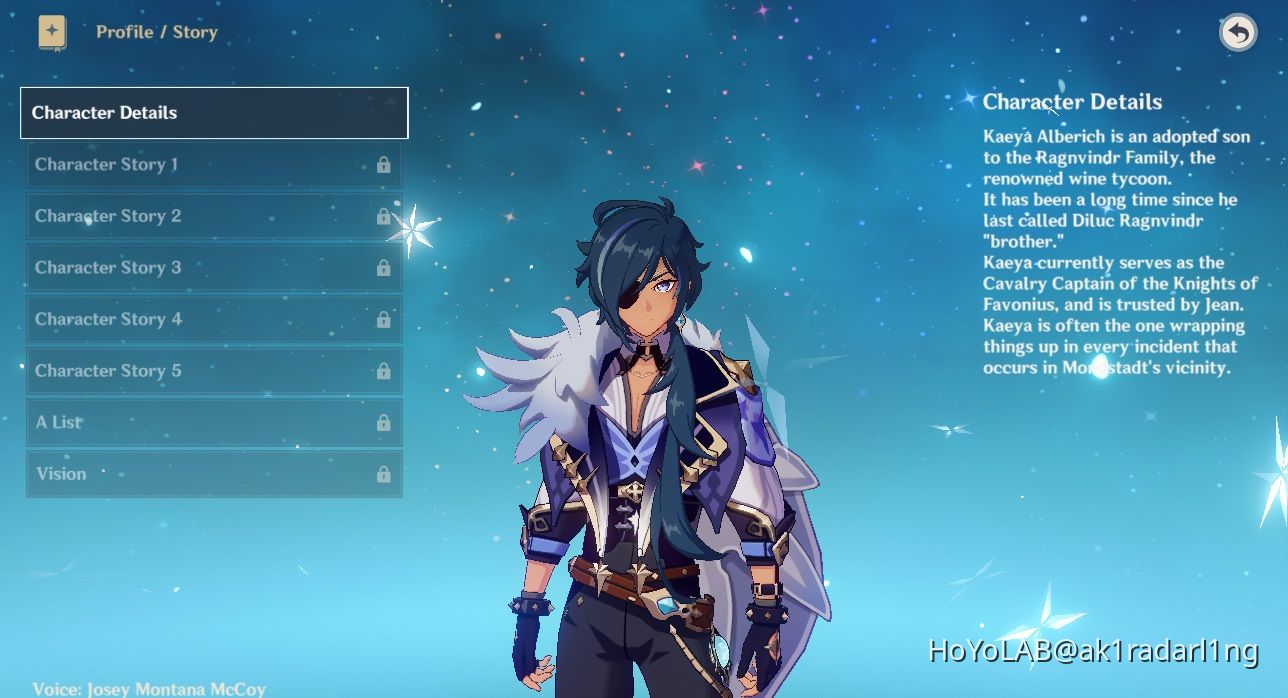Click on Character Story 5
The width and height of the screenshot is (1288, 698).
[x=214, y=371]
